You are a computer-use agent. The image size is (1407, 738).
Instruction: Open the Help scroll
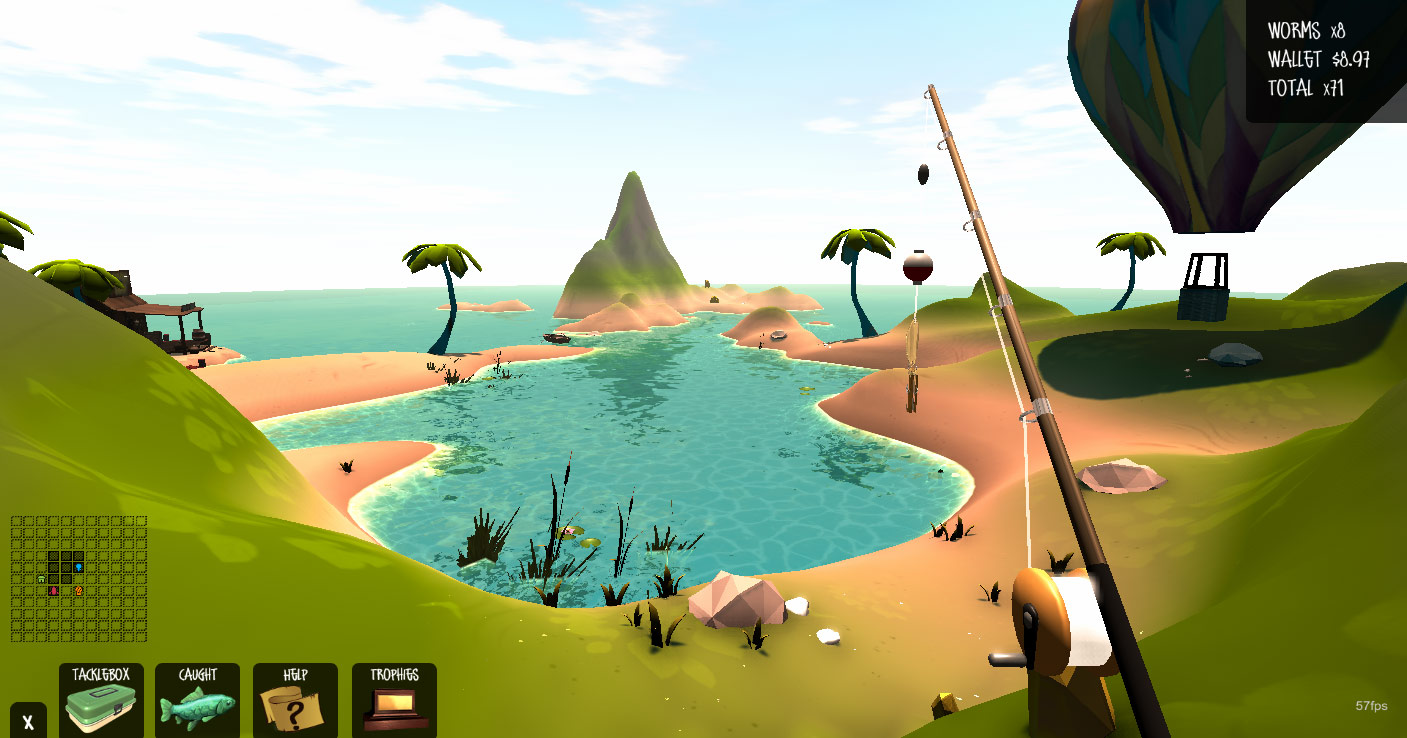point(295,700)
